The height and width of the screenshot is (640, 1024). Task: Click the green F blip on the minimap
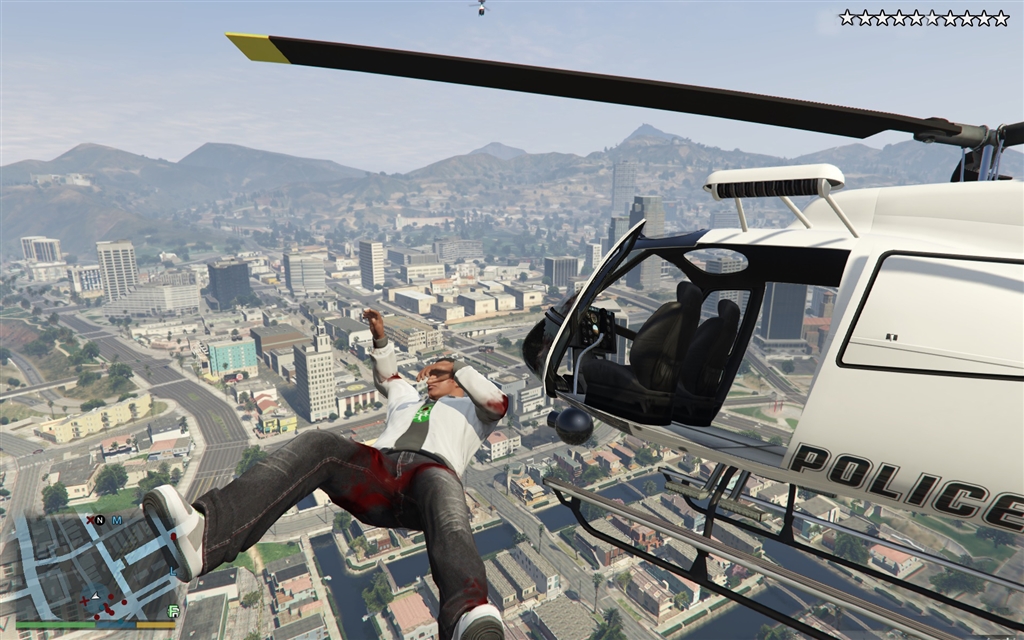click(x=173, y=610)
